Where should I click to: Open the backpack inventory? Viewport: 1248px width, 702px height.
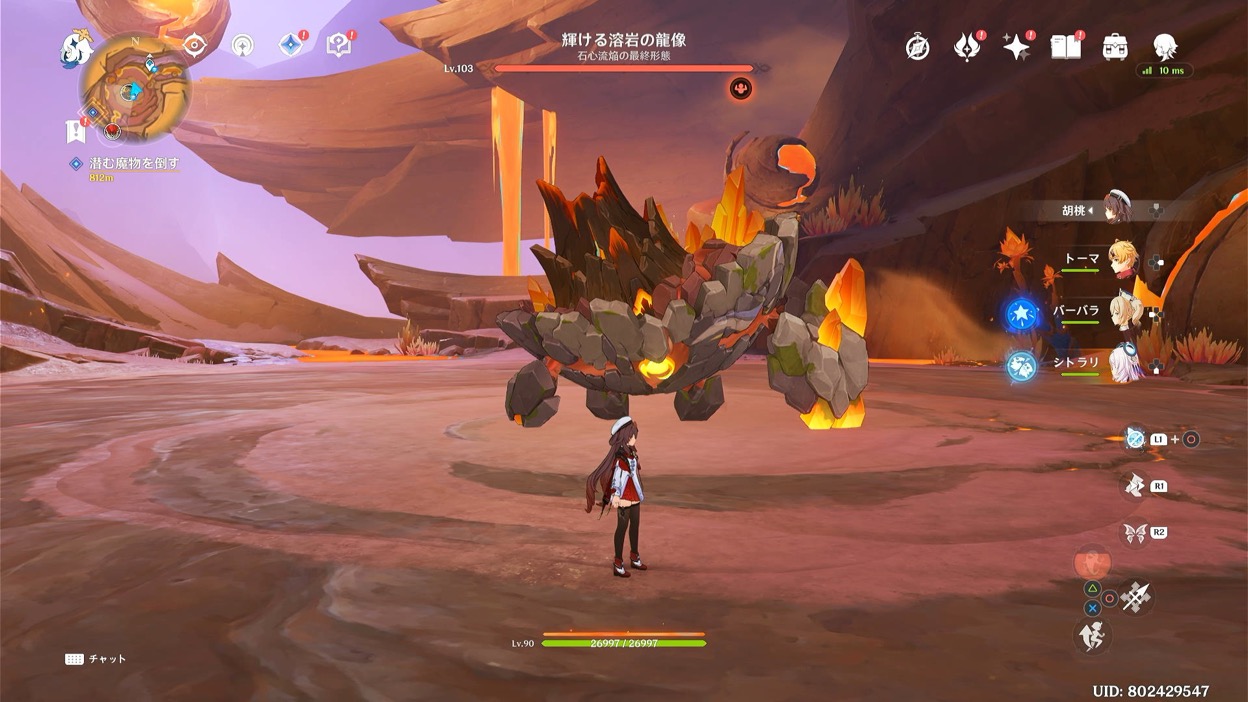[1115, 47]
